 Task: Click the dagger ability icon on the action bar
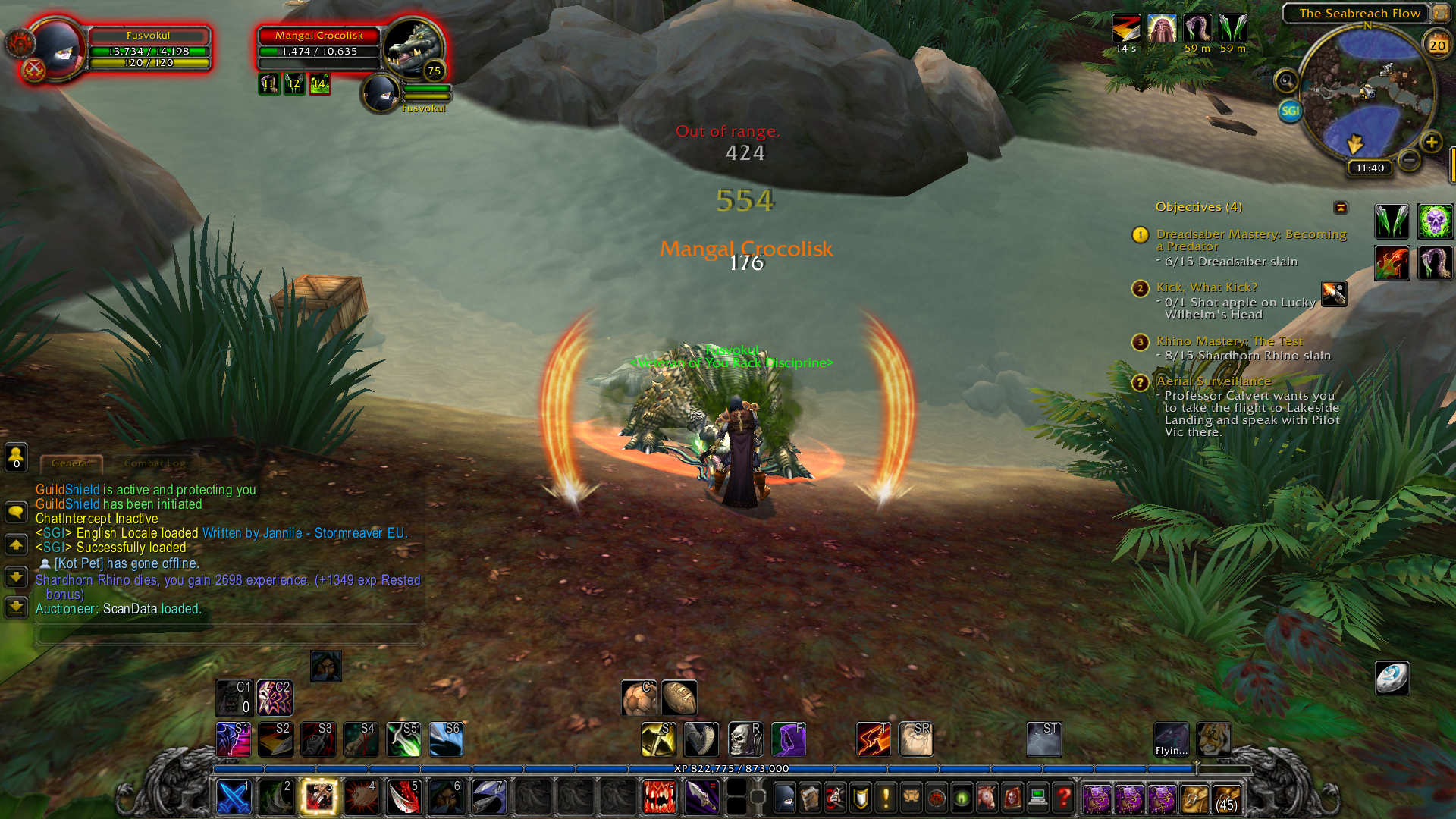tap(701, 797)
